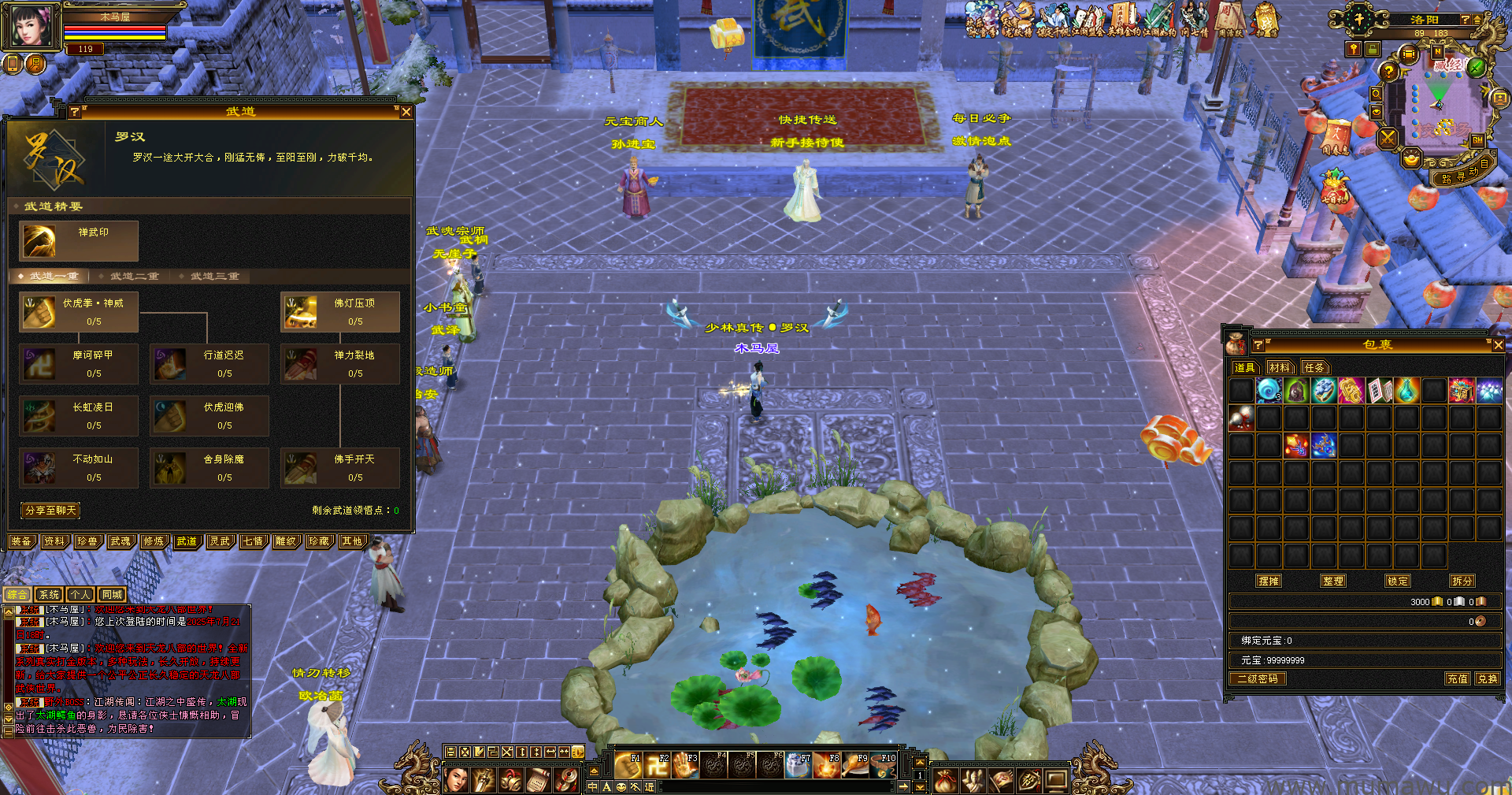This screenshot has width=1512, height=795.
Task: Open the 摆摊 stall button
Action: 1269,581
